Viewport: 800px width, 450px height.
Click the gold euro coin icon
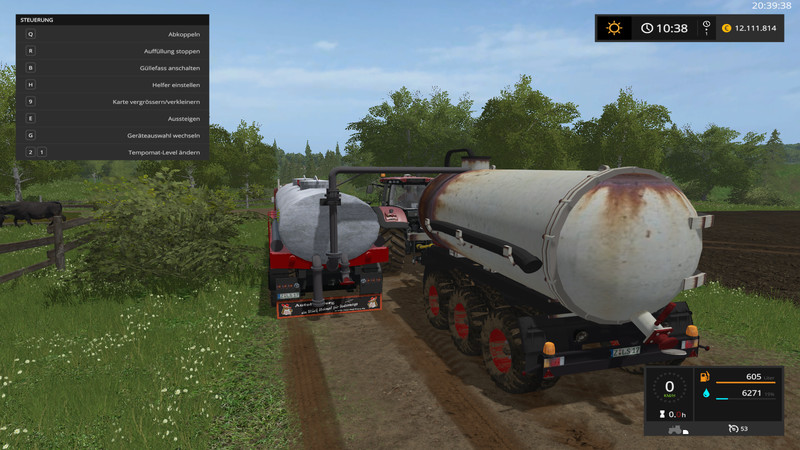[x=726, y=28]
